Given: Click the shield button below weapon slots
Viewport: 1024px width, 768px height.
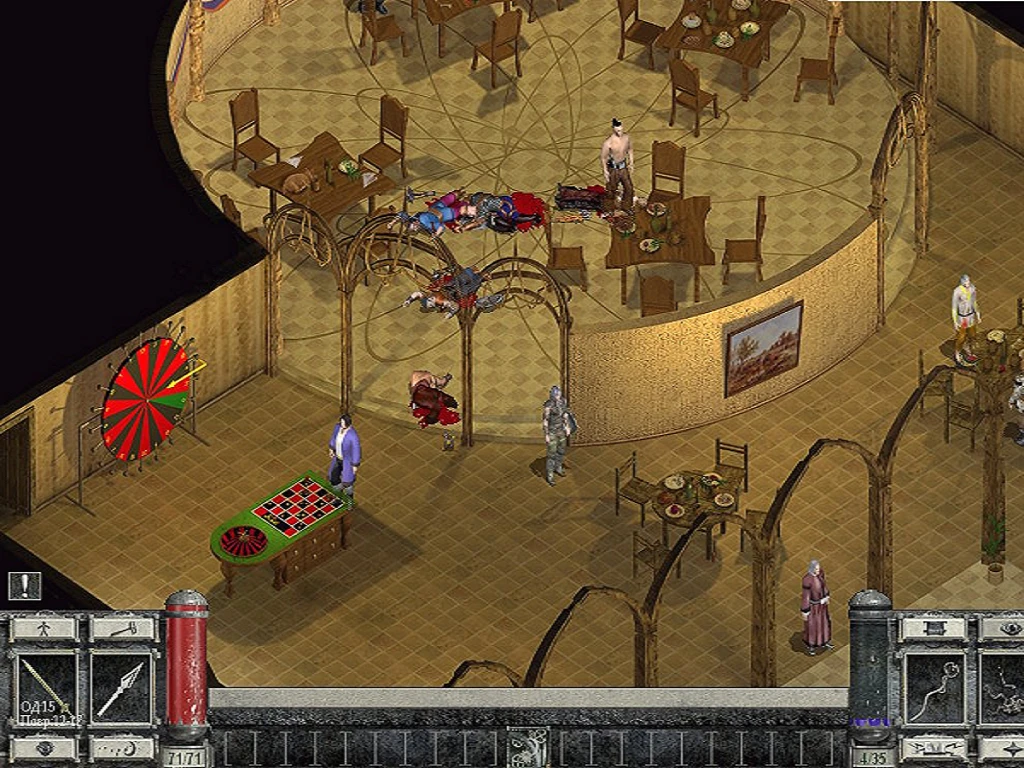Looking at the screenshot, I should [x=44, y=747].
